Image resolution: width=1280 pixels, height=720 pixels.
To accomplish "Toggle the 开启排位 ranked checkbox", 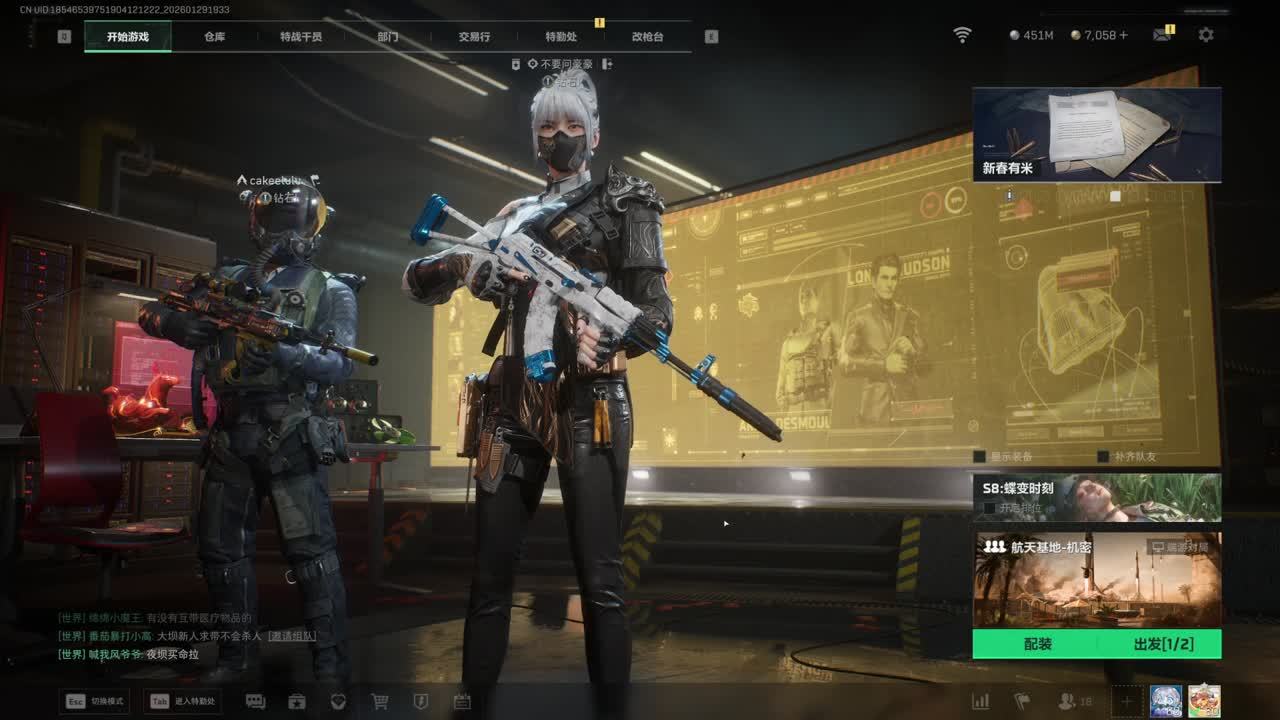I will [x=989, y=508].
